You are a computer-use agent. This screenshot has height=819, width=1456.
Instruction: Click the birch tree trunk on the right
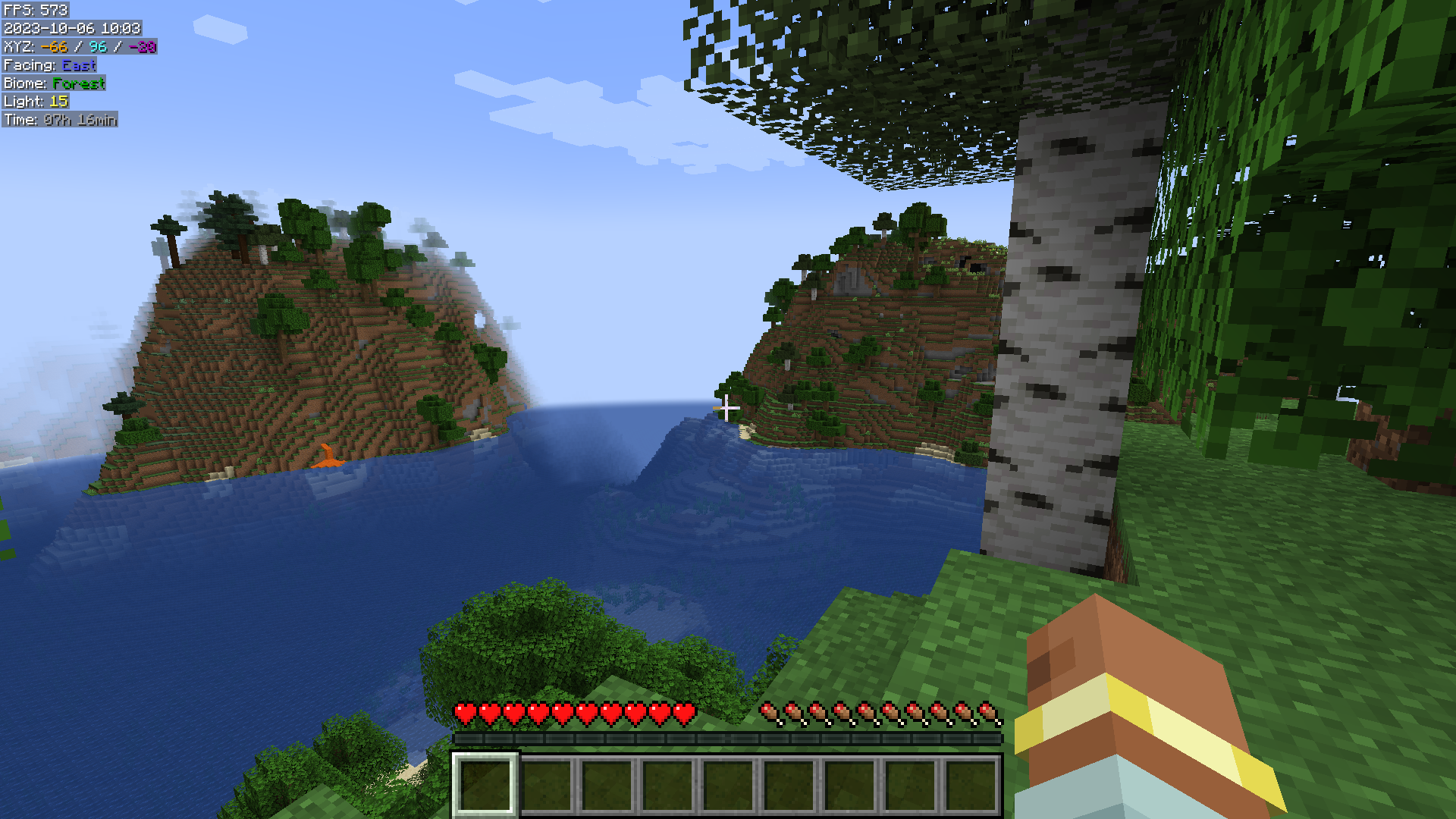(x=1062, y=341)
